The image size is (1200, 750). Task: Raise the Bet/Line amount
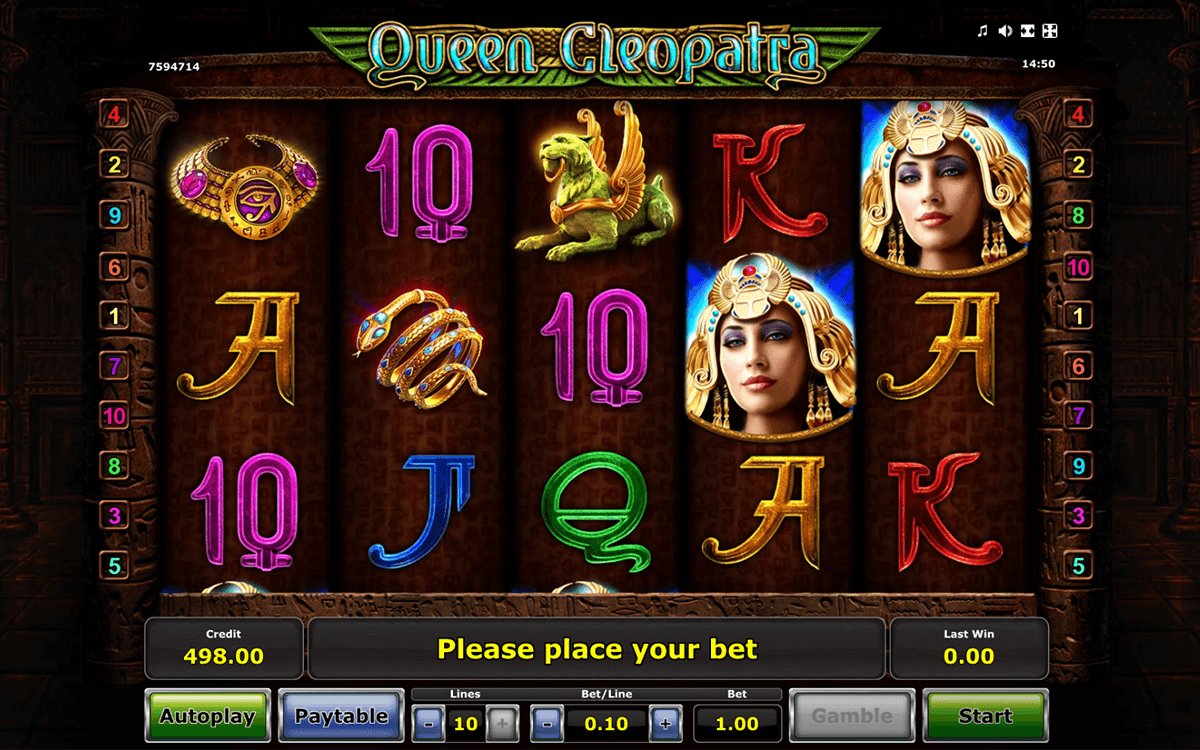point(666,723)
